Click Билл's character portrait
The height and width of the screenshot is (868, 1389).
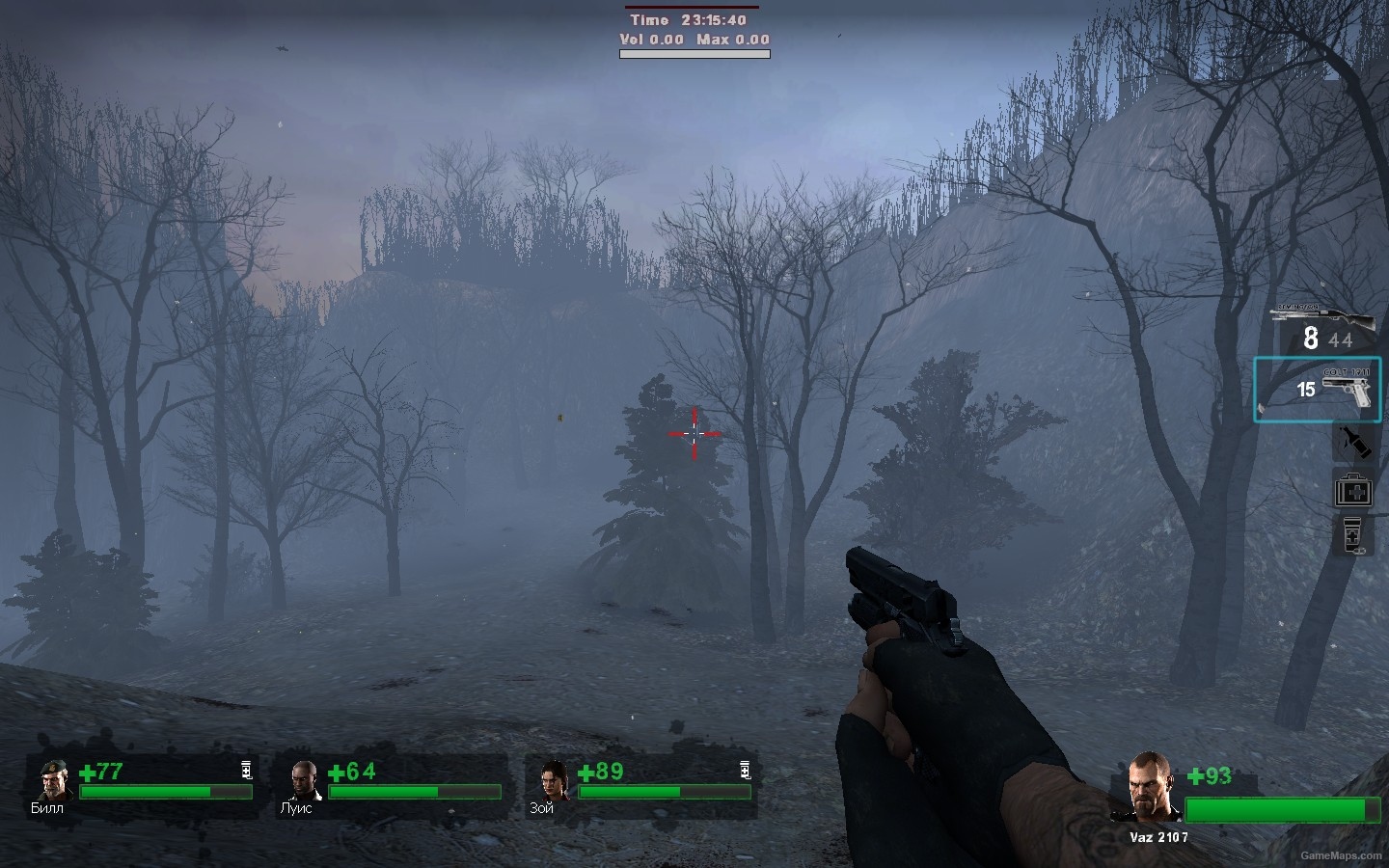pyautogui.click(x=53, y=781)
